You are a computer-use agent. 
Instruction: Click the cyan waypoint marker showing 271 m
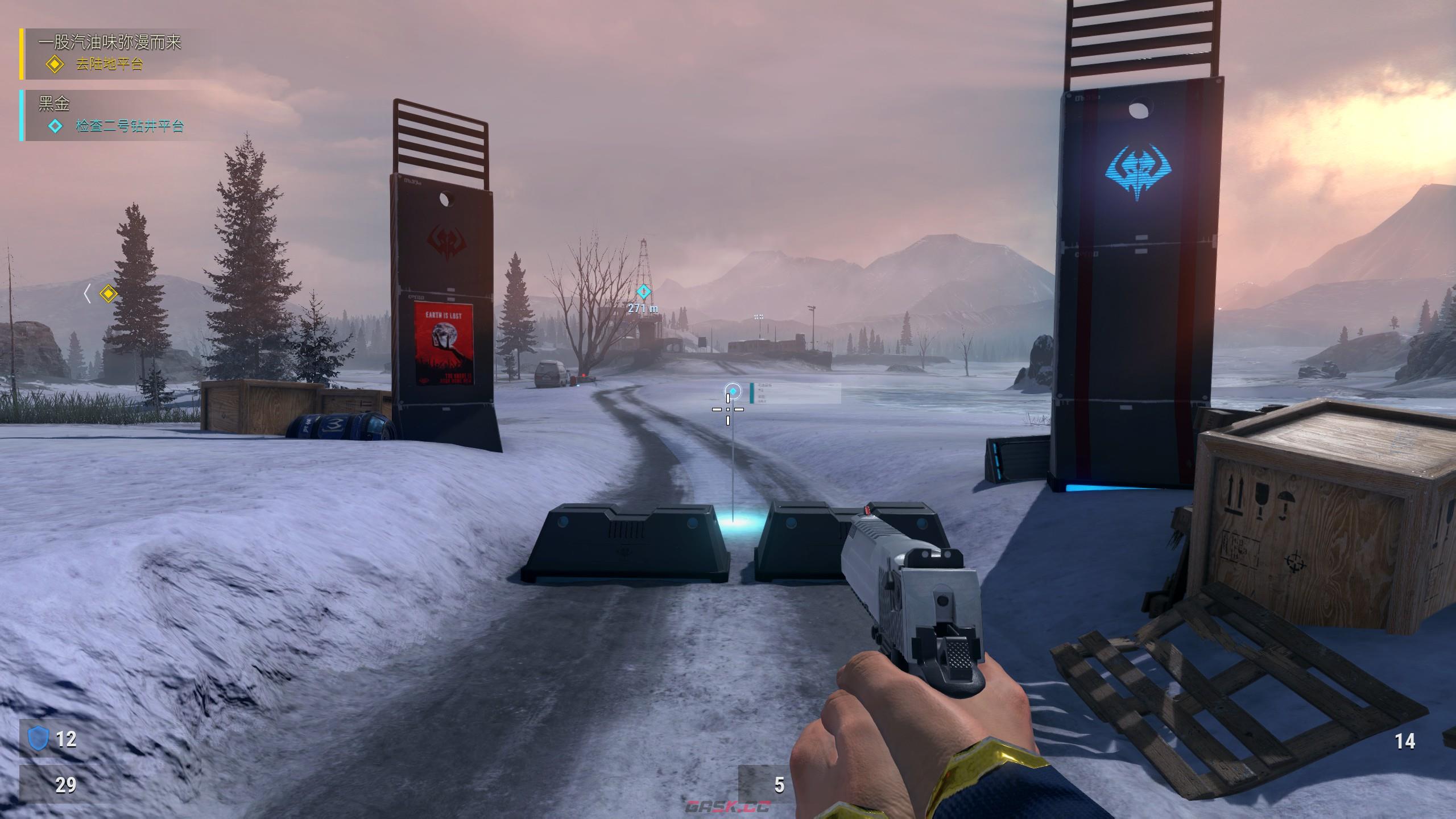(x=643, y=292)
